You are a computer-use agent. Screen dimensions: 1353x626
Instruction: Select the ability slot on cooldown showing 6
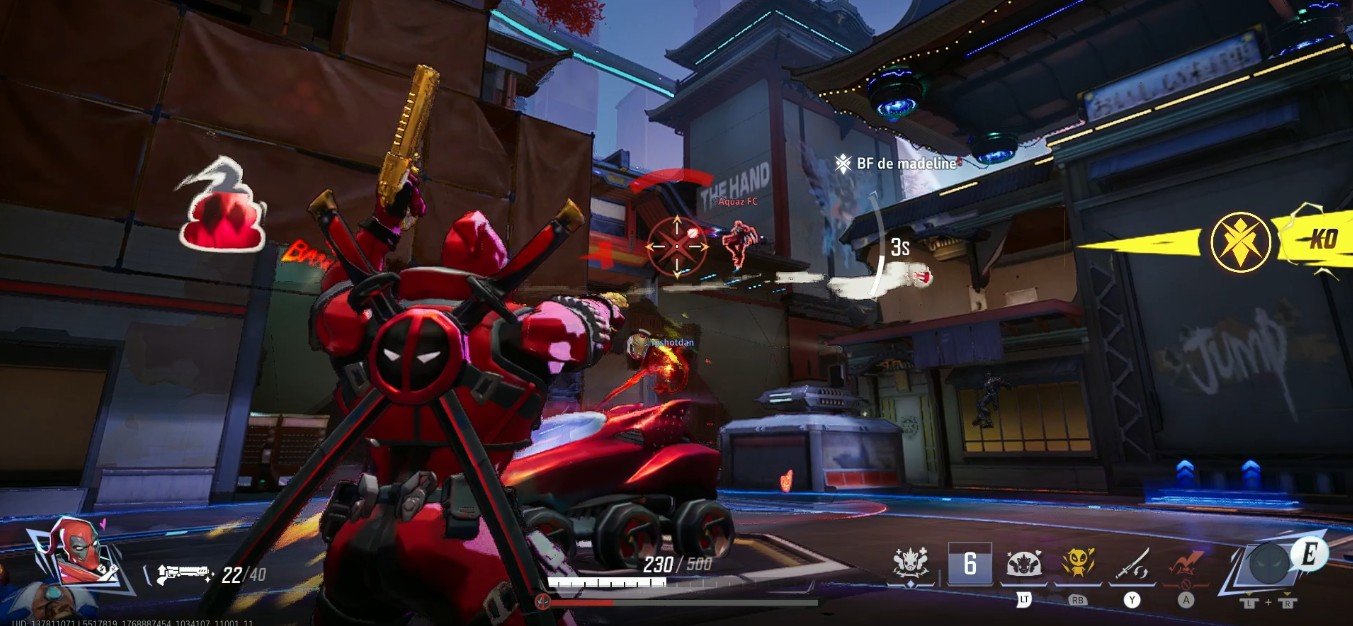969,565
